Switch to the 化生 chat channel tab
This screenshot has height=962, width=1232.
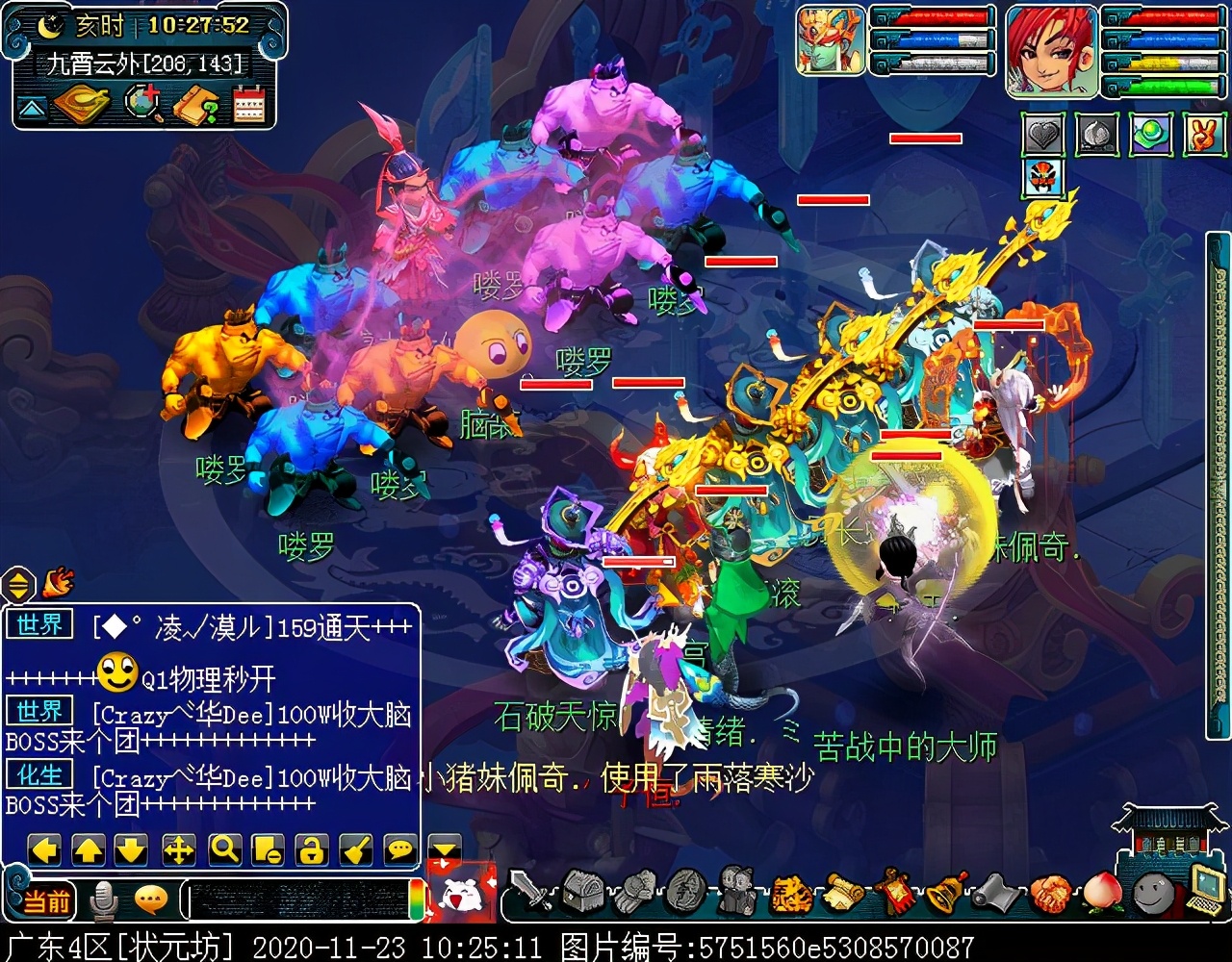coord(38,775)
